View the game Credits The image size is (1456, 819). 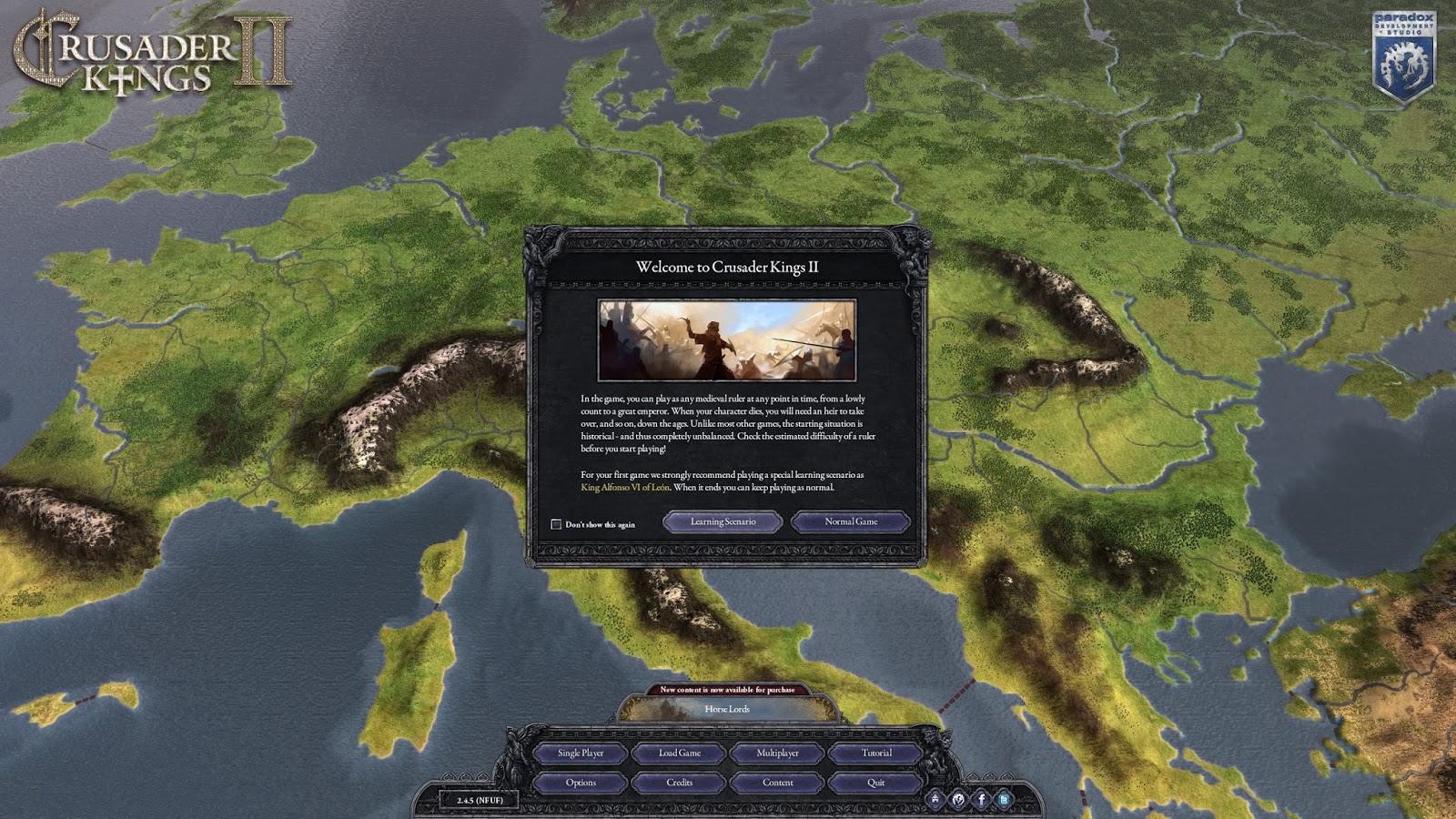pos(682,782)
